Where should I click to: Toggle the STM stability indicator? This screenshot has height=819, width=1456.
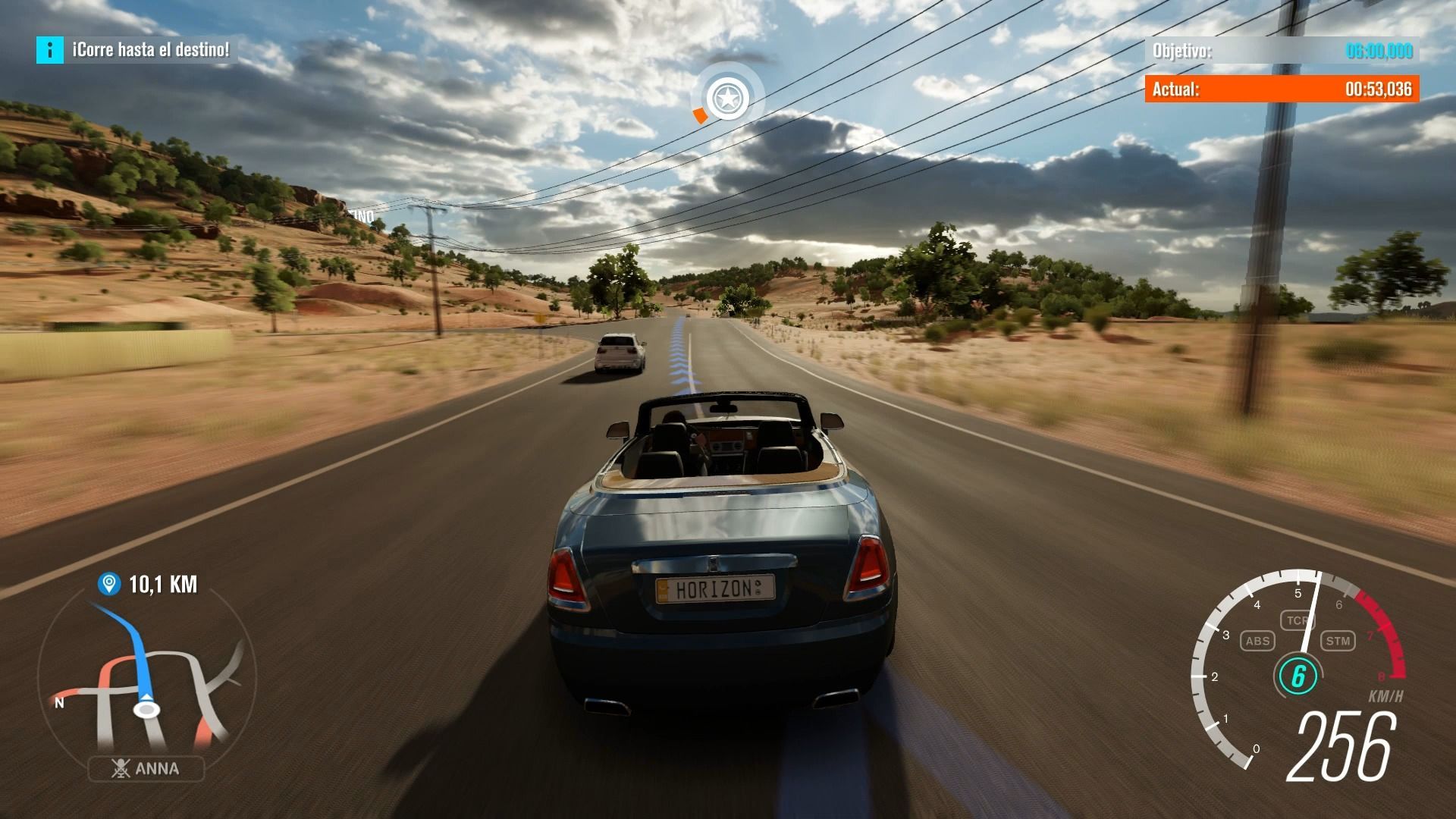click(1338, 641)
